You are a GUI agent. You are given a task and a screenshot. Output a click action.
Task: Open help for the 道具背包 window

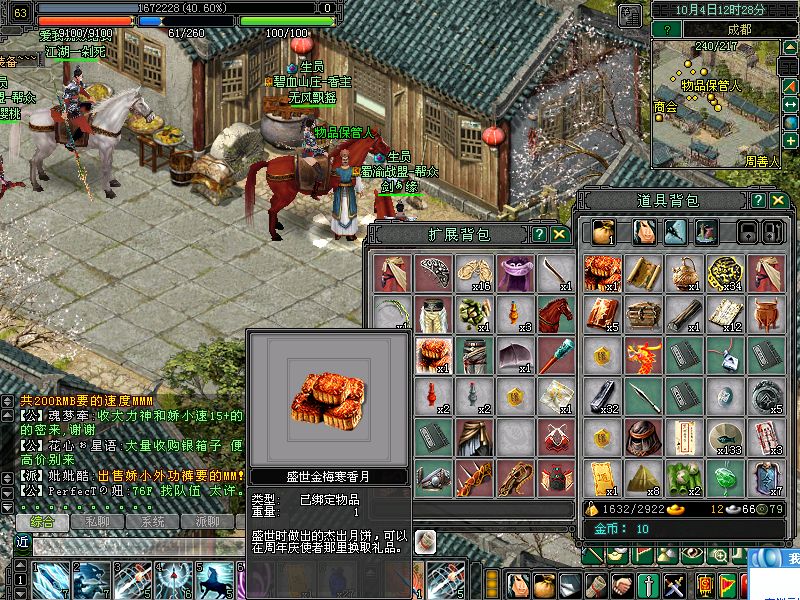click(762, 201)
